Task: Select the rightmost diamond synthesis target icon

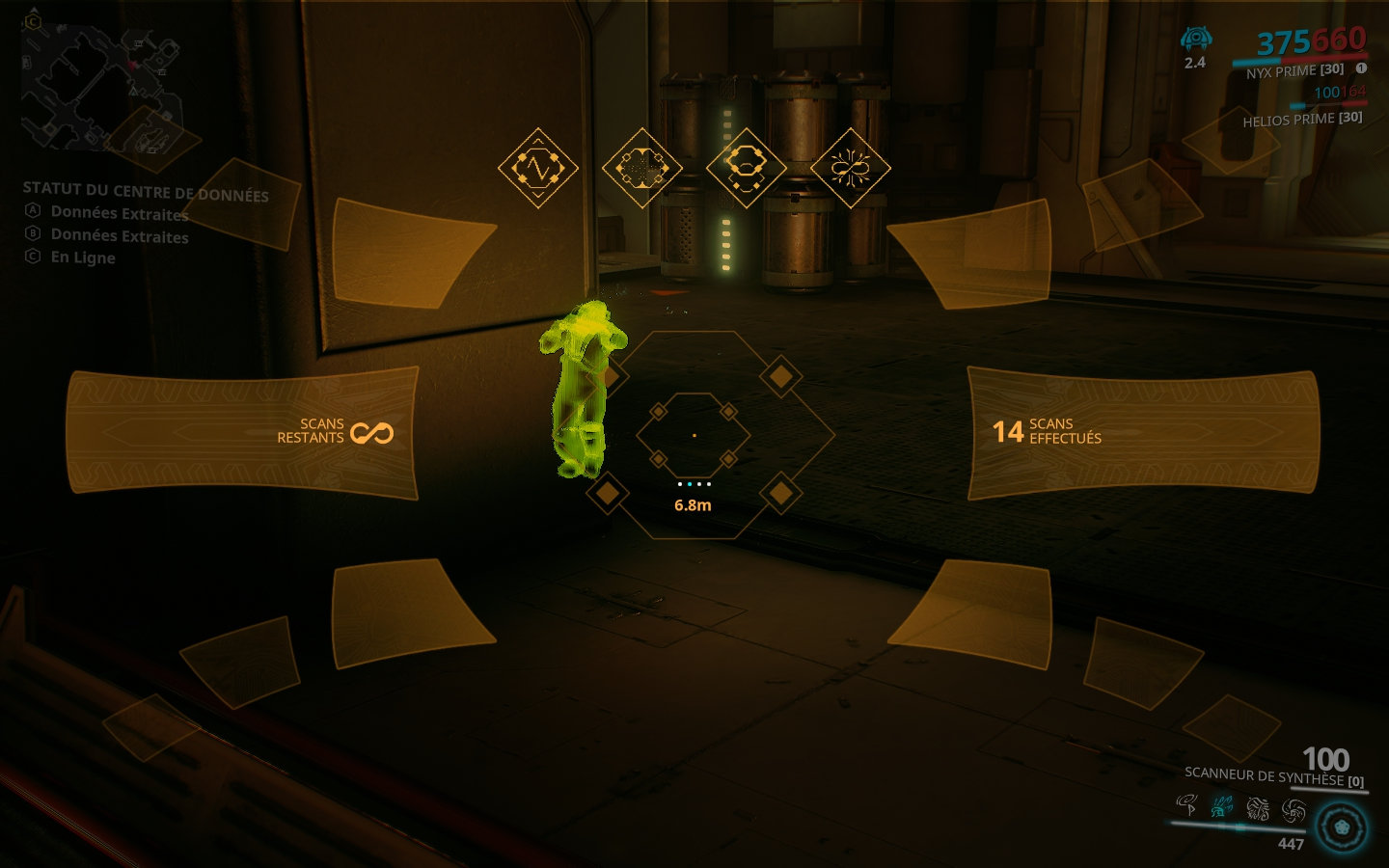Action: (851, 168)
